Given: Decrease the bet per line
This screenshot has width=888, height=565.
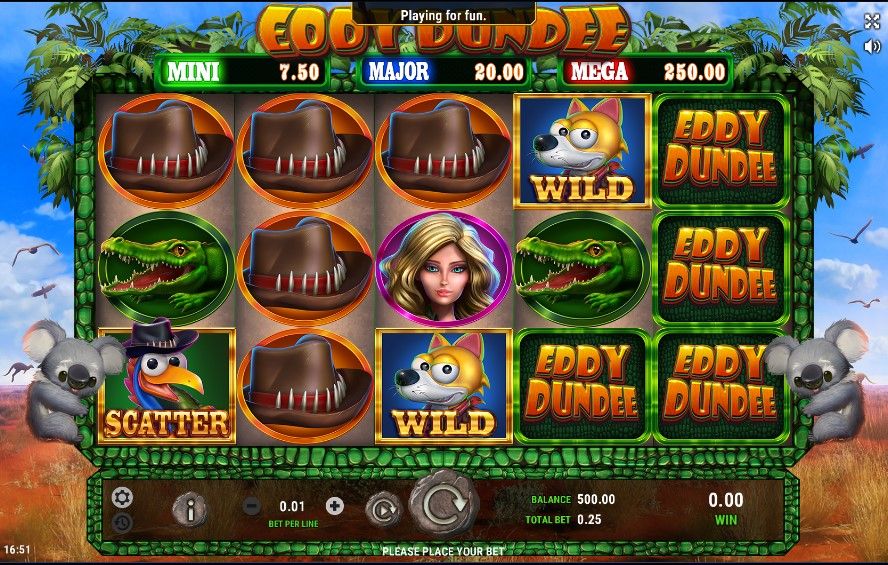Looking at the screenshot, I should pos(253,506).
